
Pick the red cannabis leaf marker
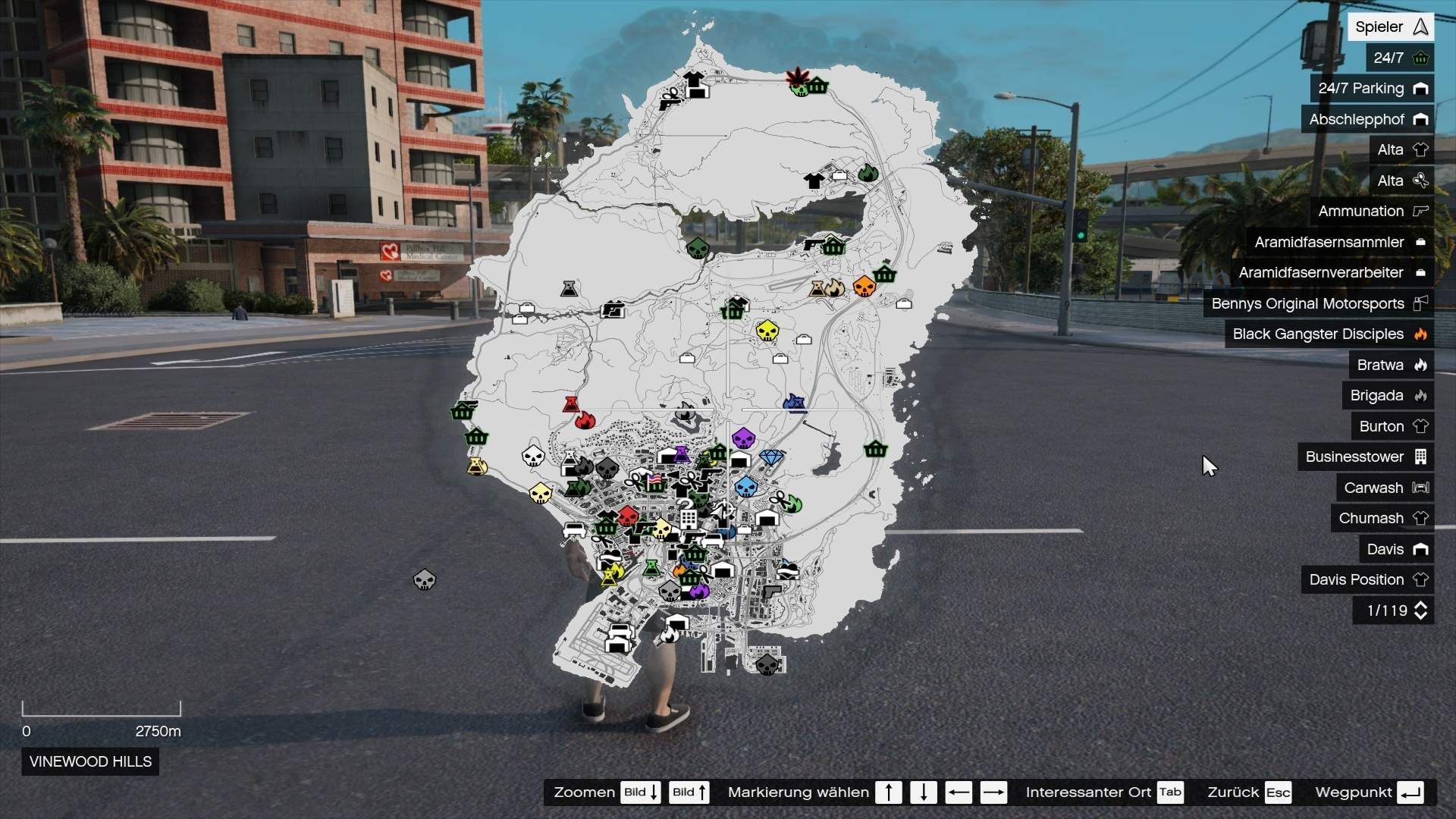coord(796,77)
